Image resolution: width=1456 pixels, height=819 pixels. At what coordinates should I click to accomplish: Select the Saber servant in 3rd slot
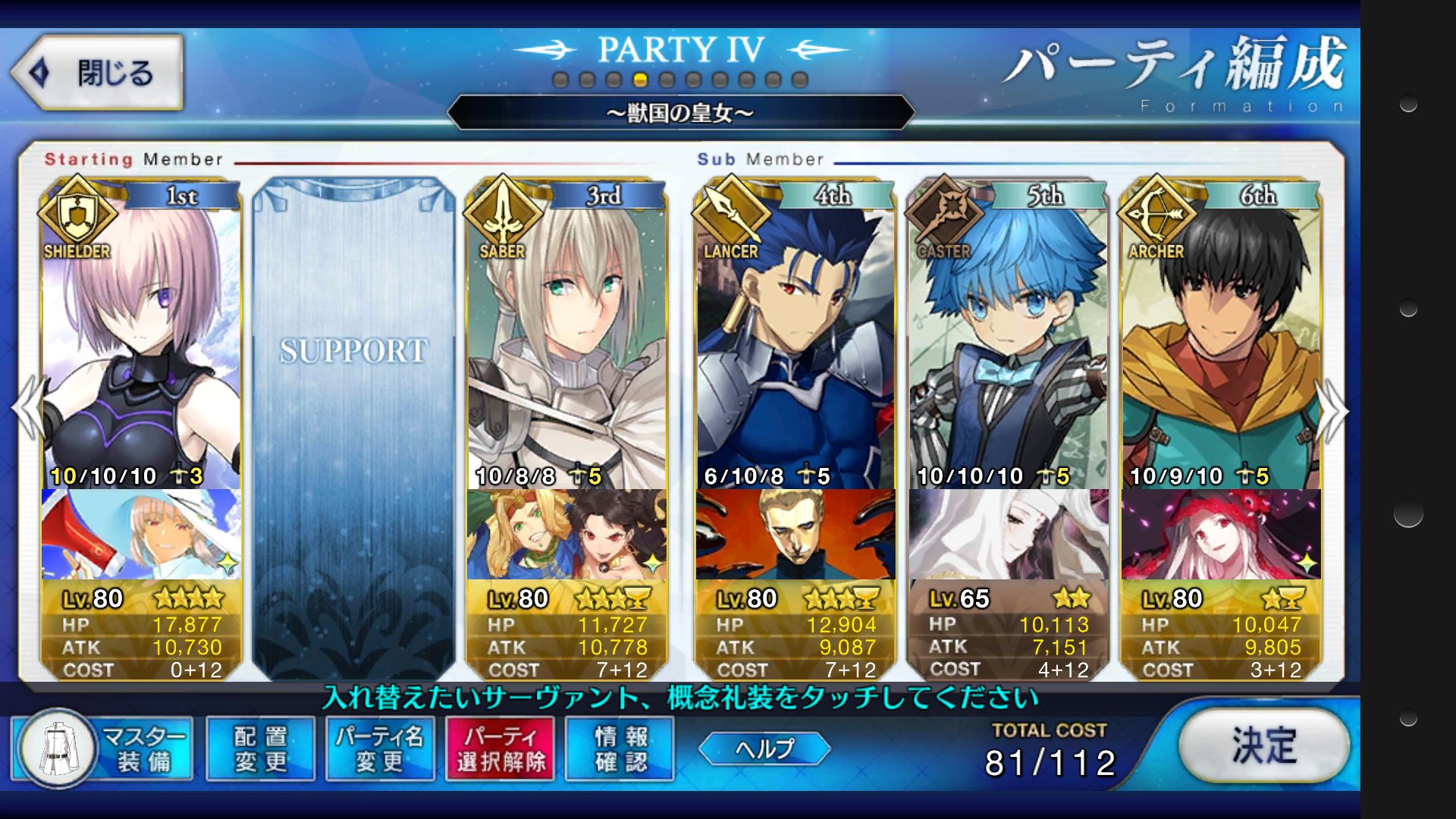point(566,341)
